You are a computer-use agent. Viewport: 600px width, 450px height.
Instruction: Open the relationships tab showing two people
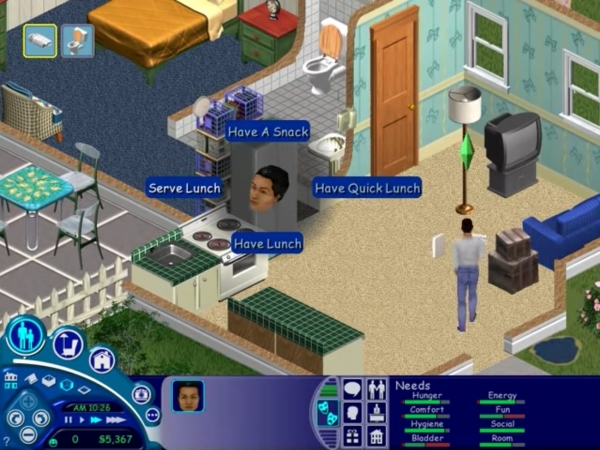point(376,388)
